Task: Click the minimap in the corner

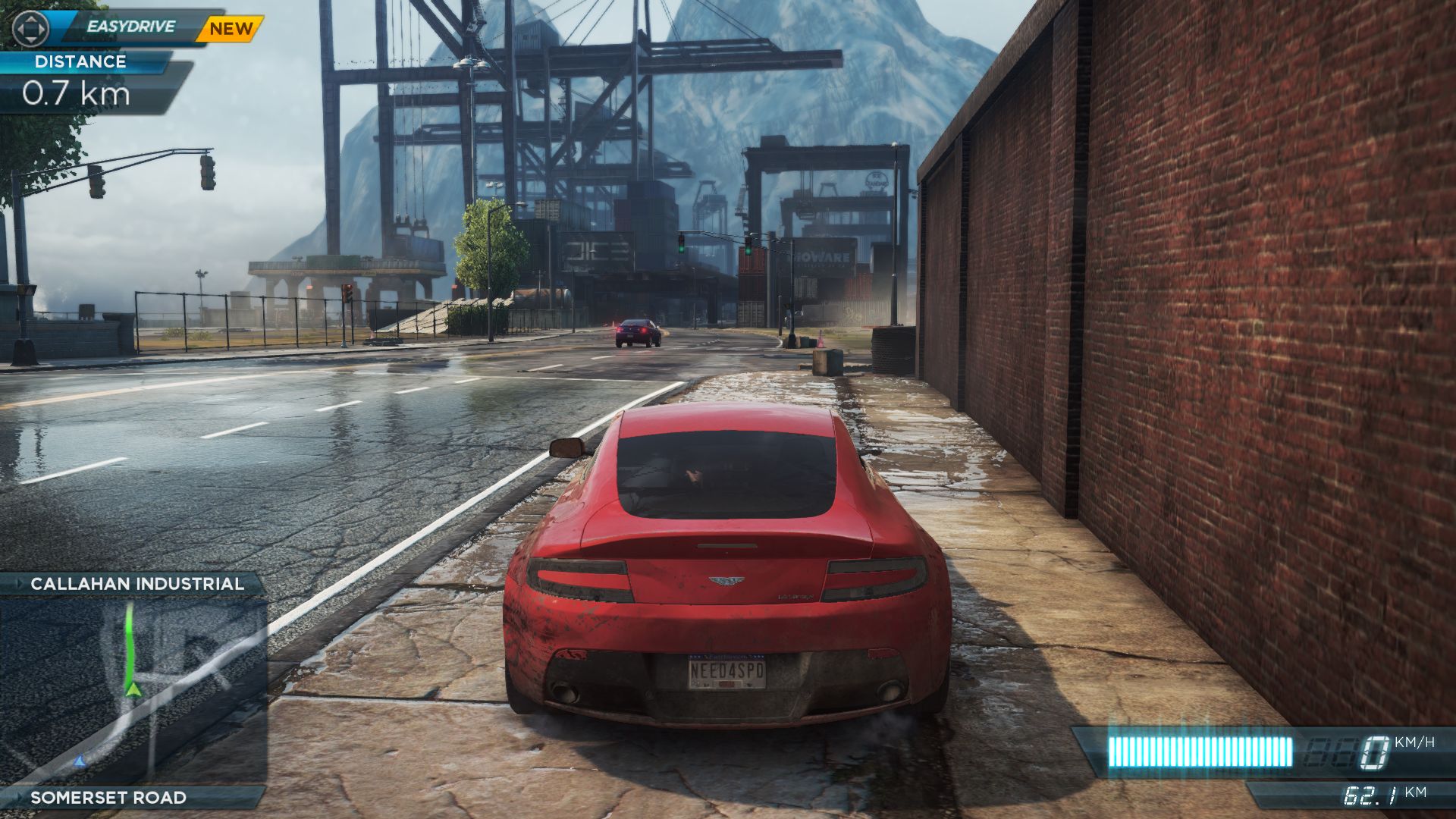Action: pos(133,690)
